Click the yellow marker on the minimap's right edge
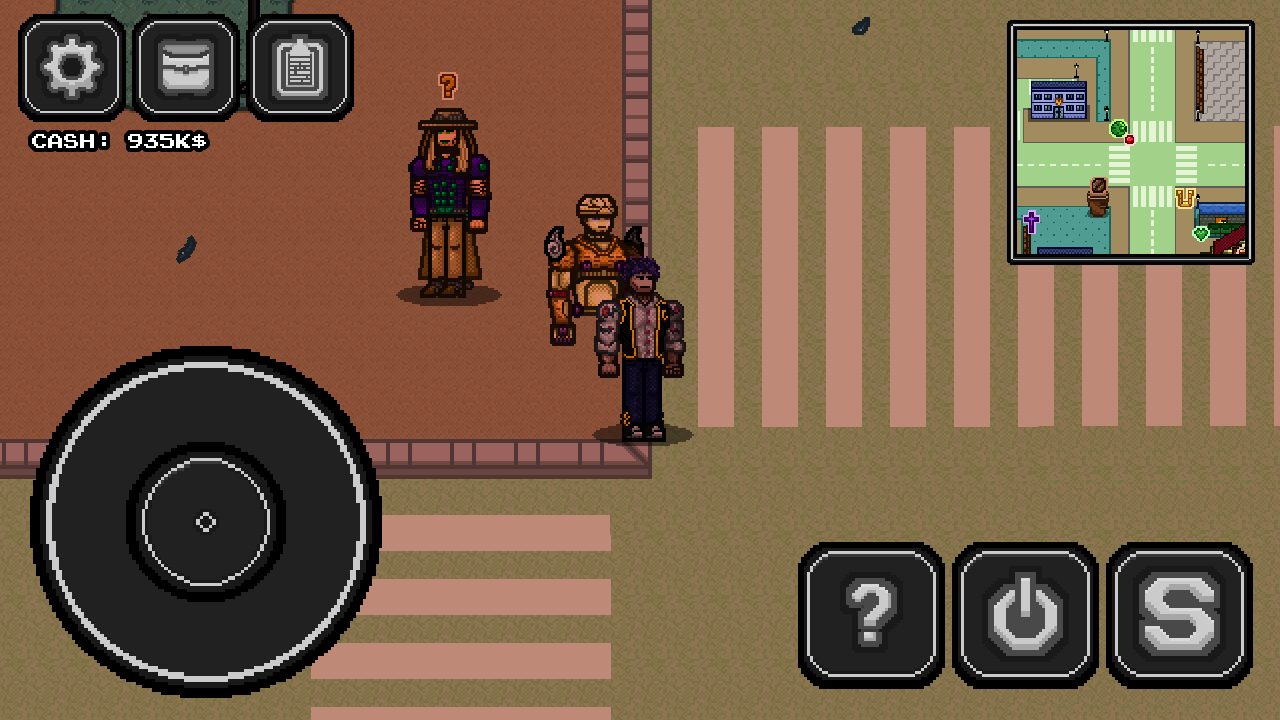 click(1183, 196)
